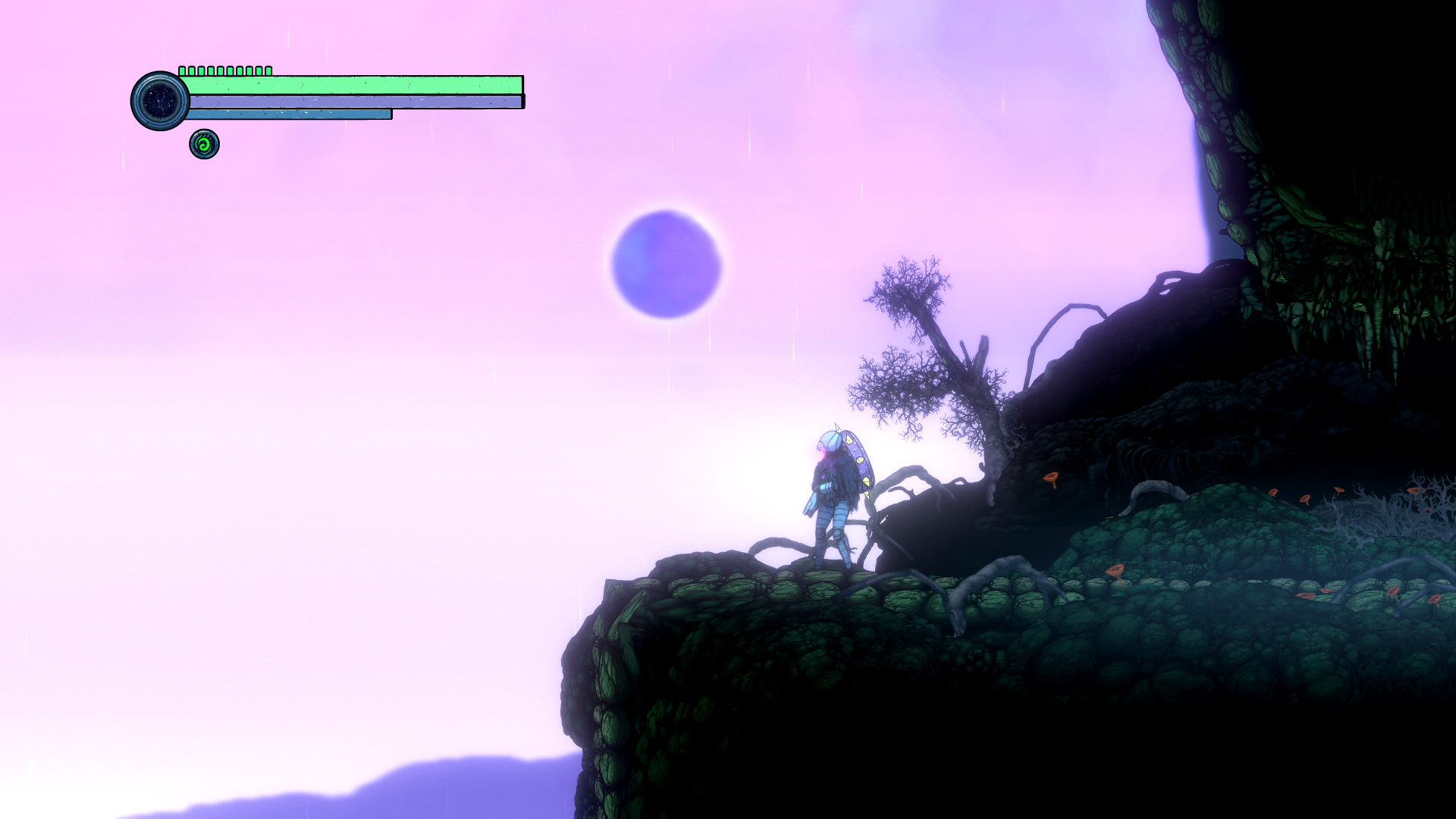This screenshot has height=819, width=1456.
Task: Click the circular starfield status gauge
Action: tap(161, 101)
